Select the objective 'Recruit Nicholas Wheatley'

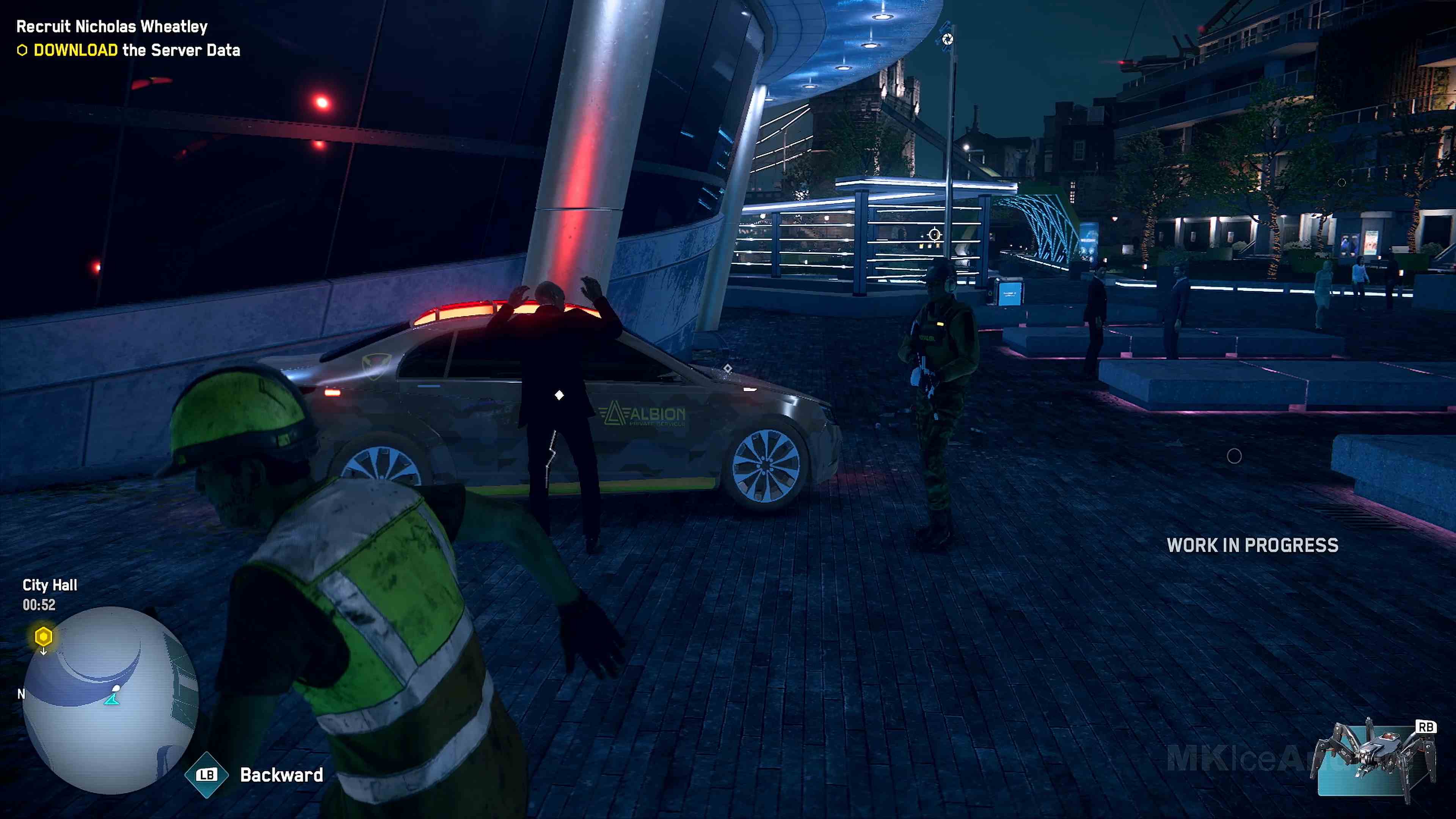pos(111,26)
